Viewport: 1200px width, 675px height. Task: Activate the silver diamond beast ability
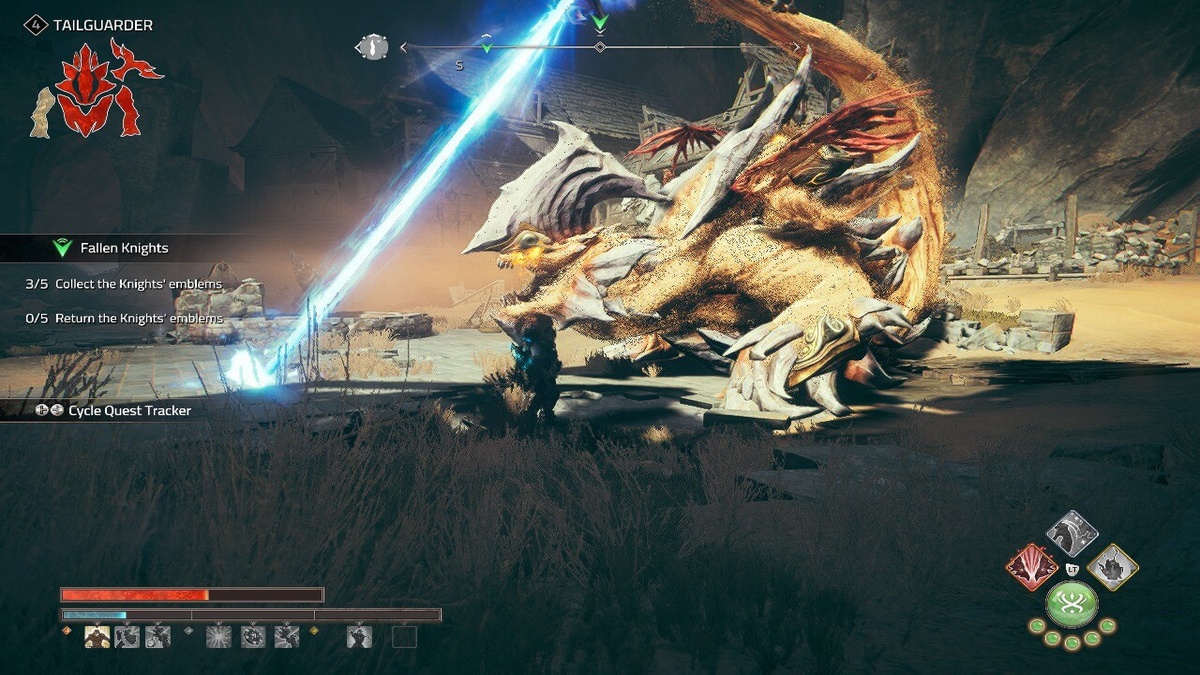[x=1072, y=534]
